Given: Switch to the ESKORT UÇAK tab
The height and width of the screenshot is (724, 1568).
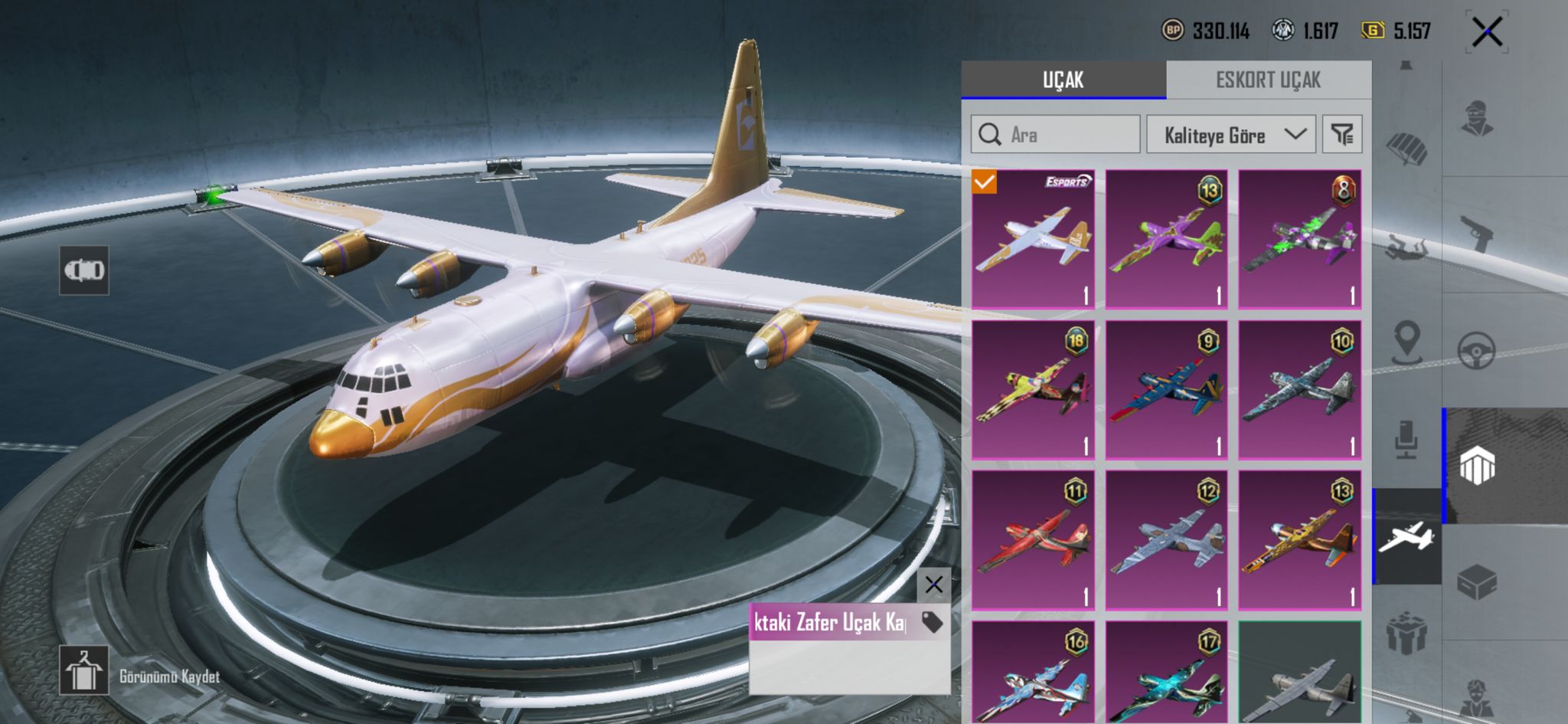Looking at the screenshot, I should click(x=1268, y=80).
